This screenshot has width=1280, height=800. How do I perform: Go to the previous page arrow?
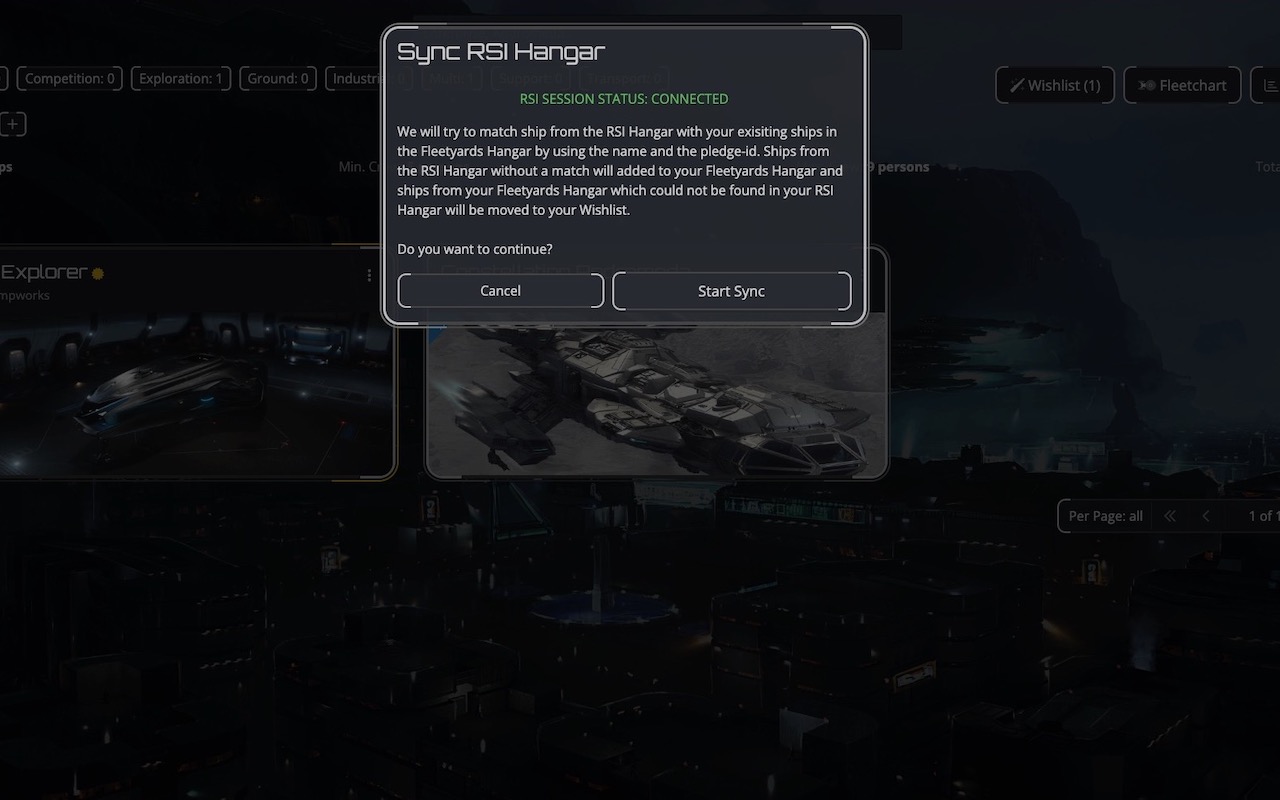tap(1206, 516)
